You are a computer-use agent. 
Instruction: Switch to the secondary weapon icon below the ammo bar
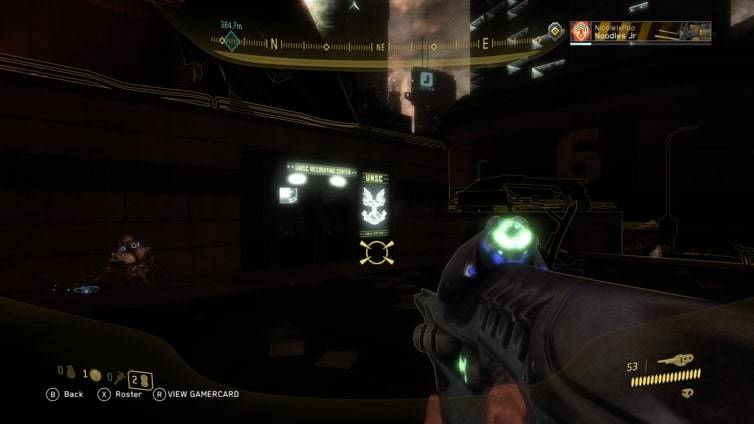click(688, 393)
